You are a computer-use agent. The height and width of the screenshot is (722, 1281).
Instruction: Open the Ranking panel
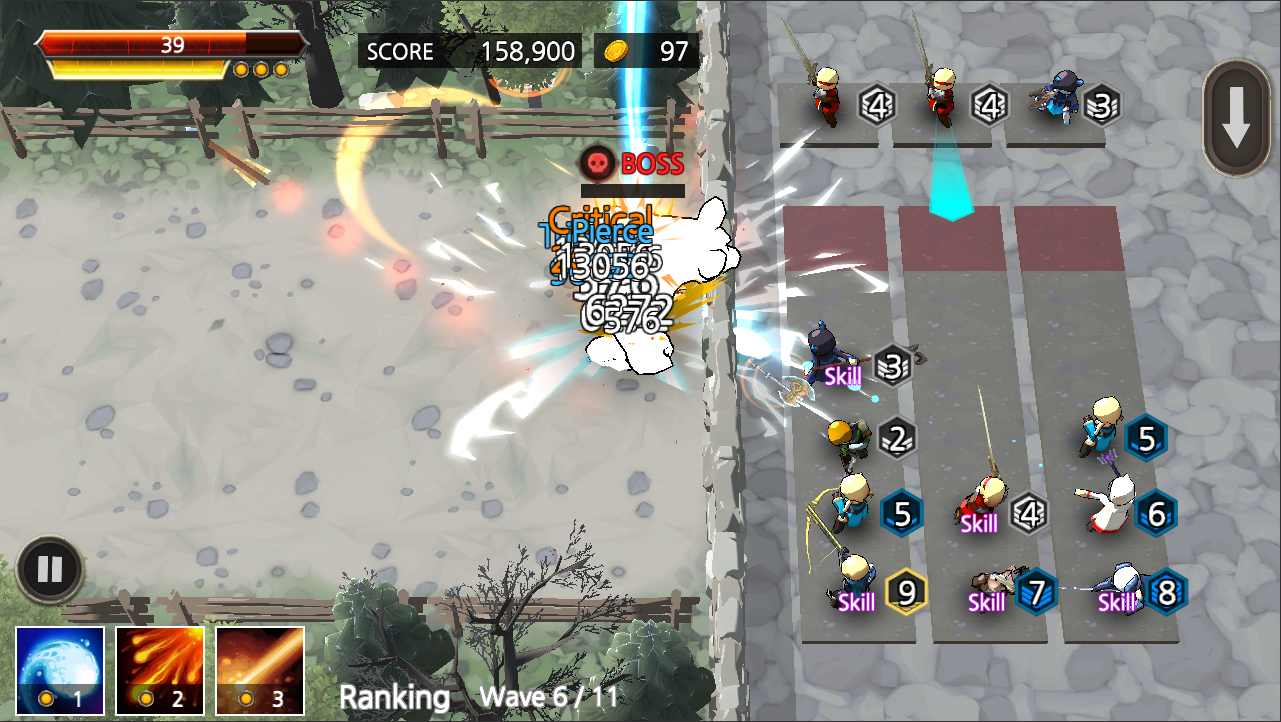tap(394, 697)
